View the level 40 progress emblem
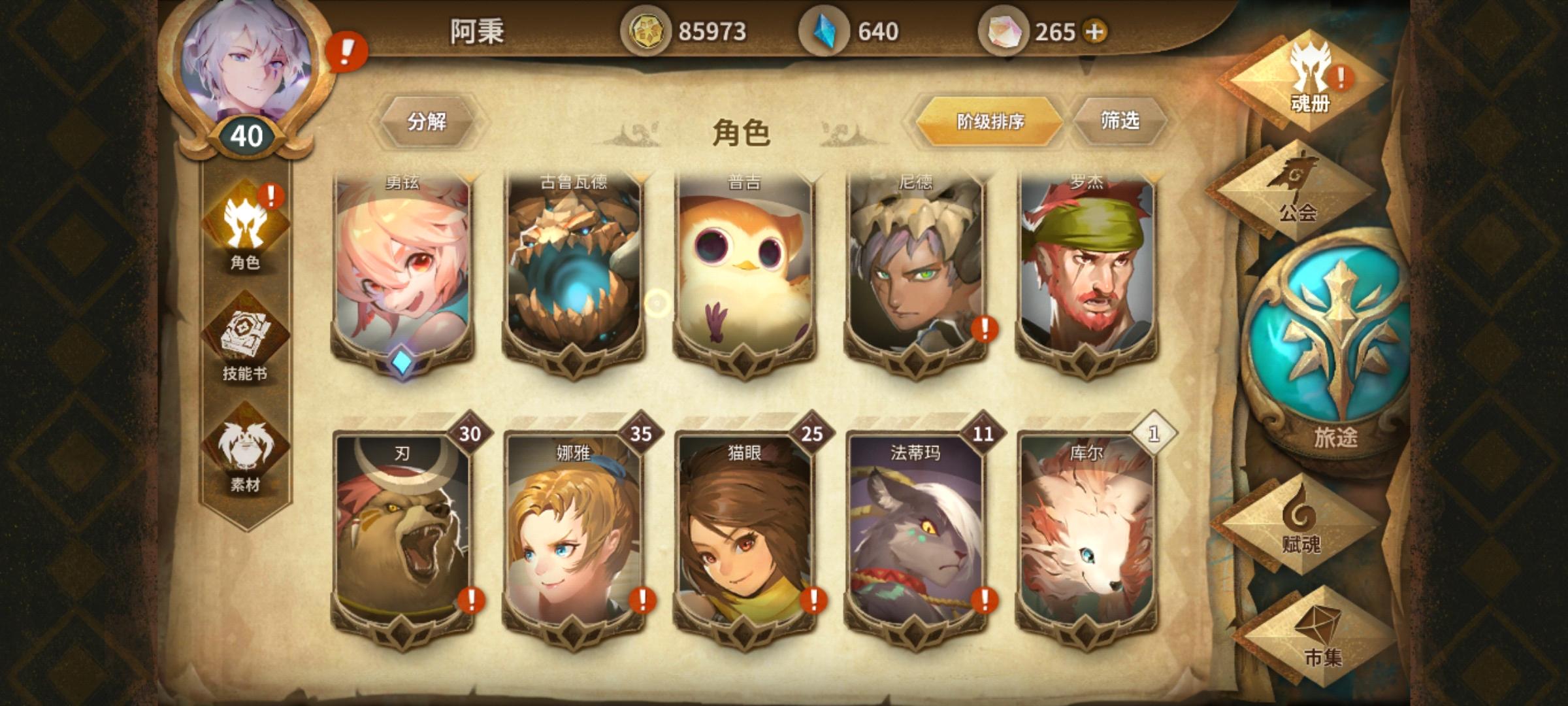 coord(248,134)
